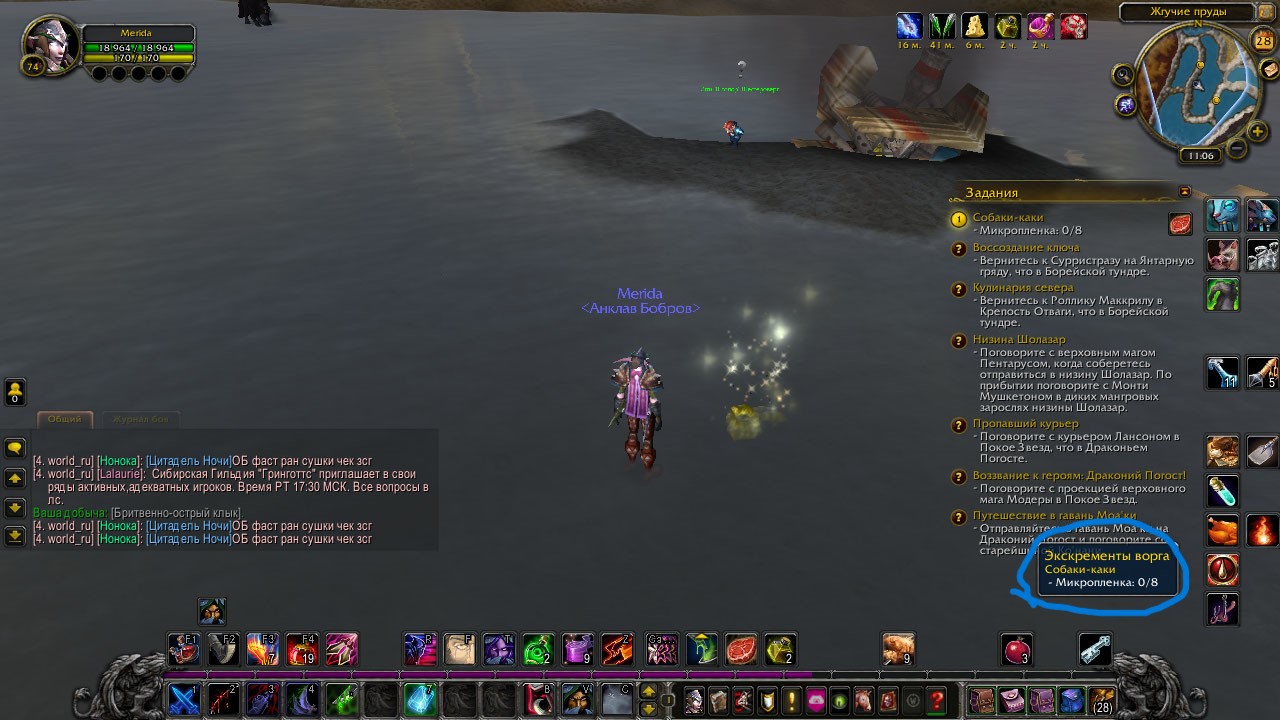The image size is (1280, 720).
Task: Open the backpack showing 28 free slots
Action: point(1102,700)
